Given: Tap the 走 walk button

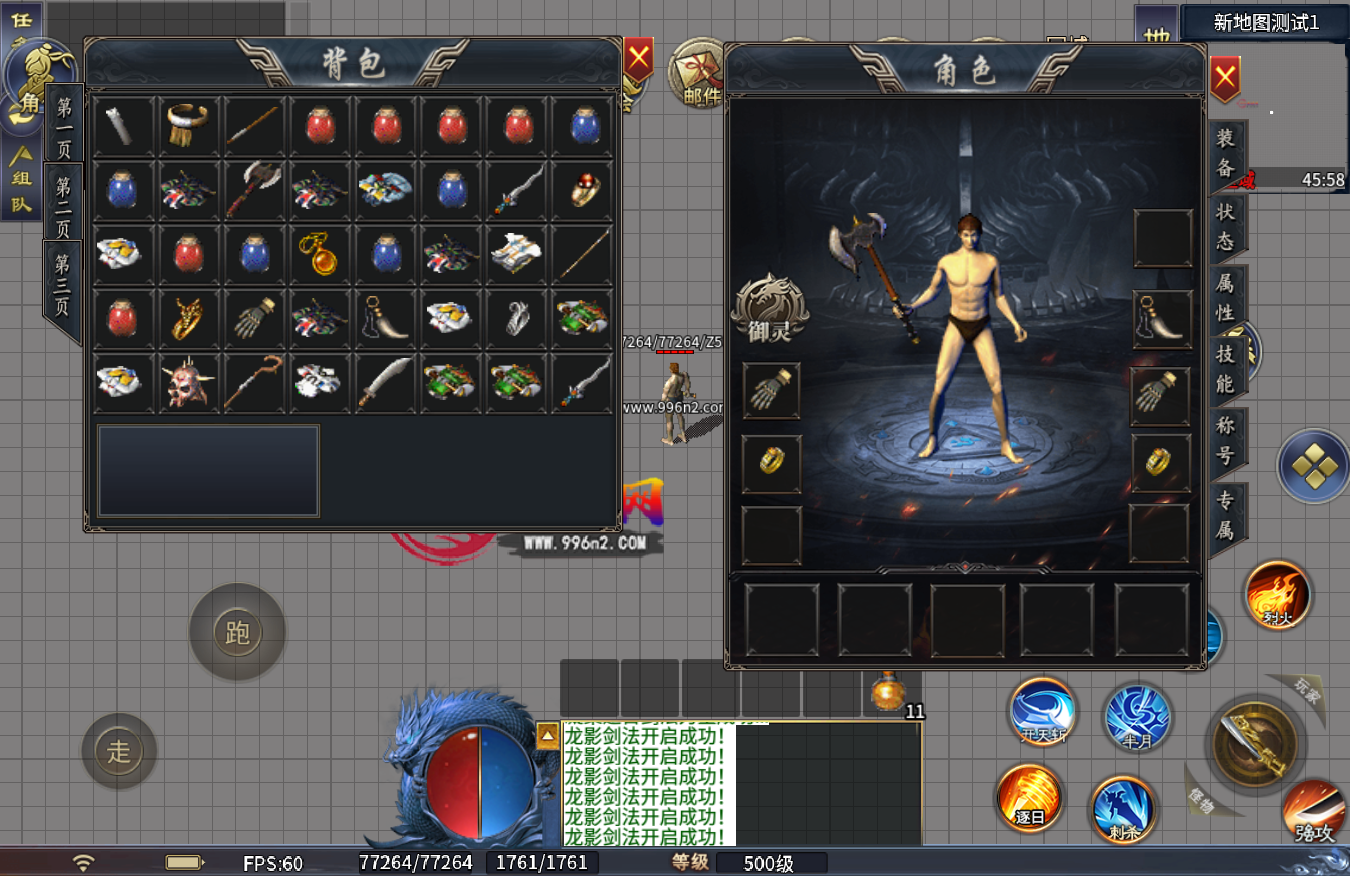Looking at the screenshot, I should [119, 751].
